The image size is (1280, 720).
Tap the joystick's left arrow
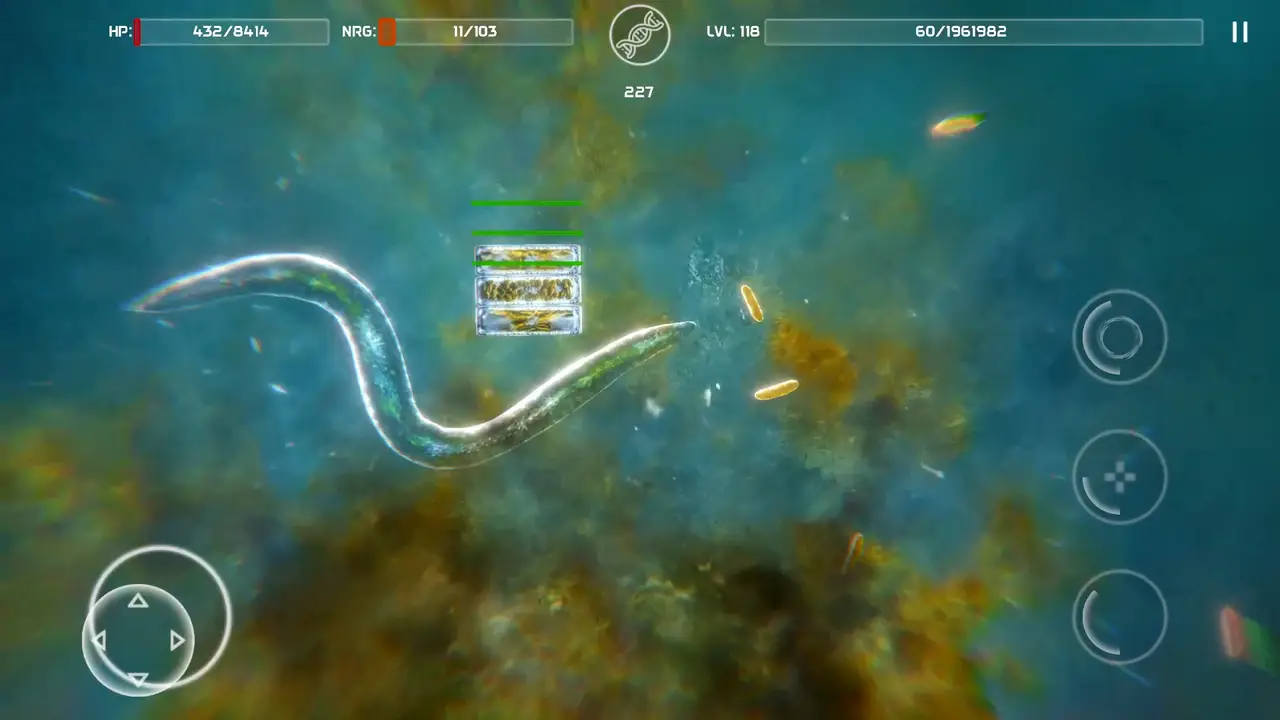click(x=99, y=640)
